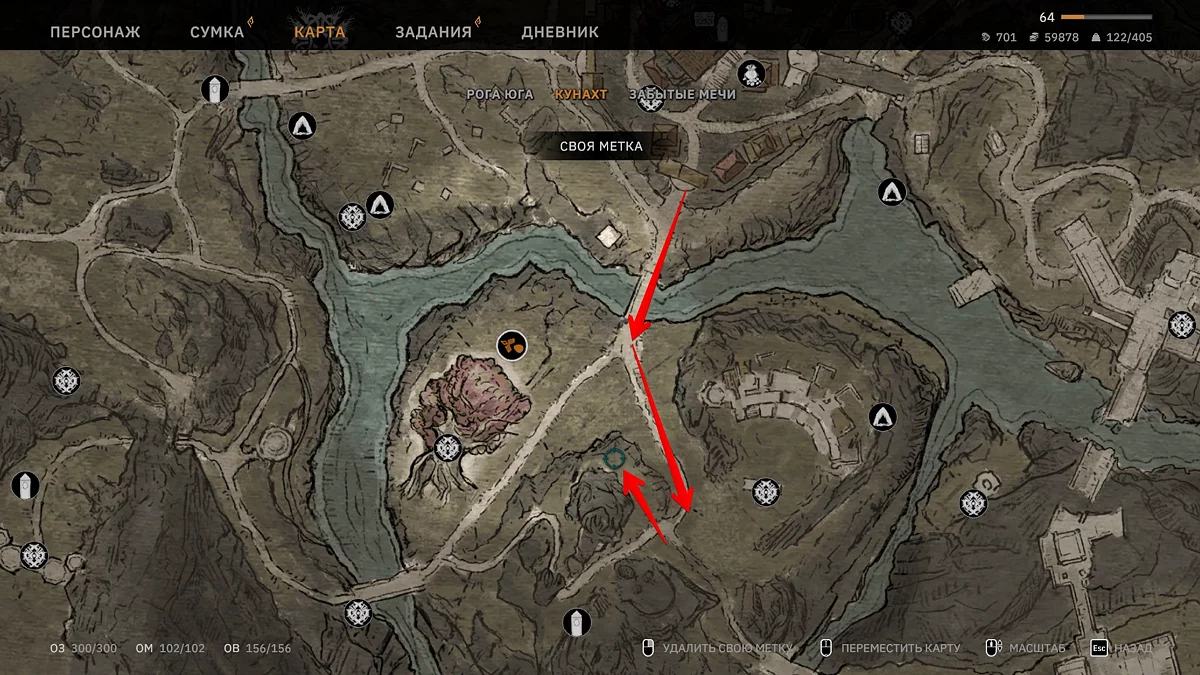1200x675 pixels.
Task: Open the ЗАДАНИЯ quests tab
Action: (433, 32)
